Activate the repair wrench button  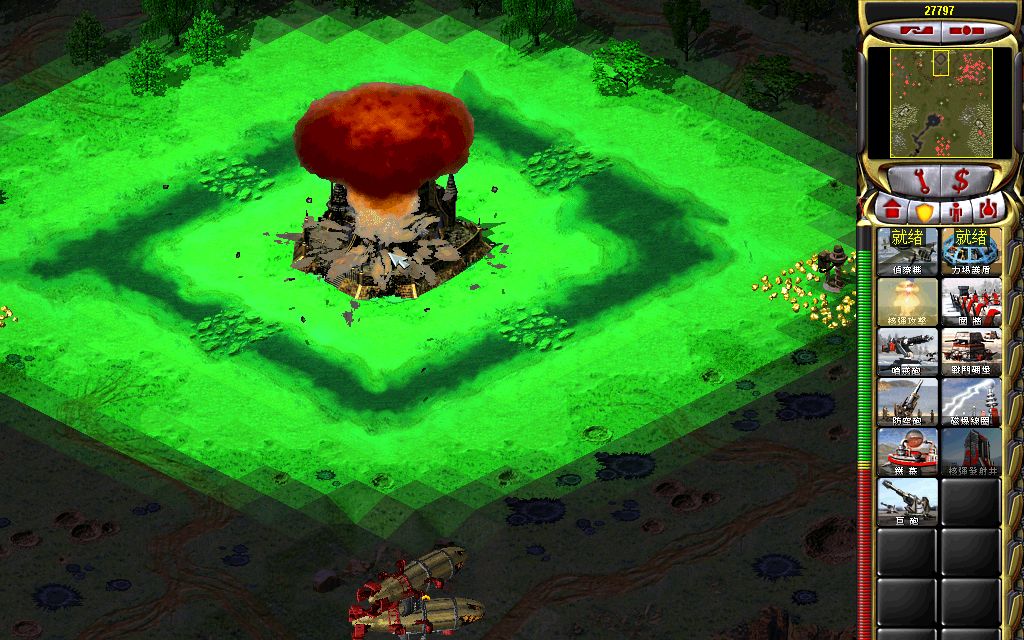click(x=916, y=180)
